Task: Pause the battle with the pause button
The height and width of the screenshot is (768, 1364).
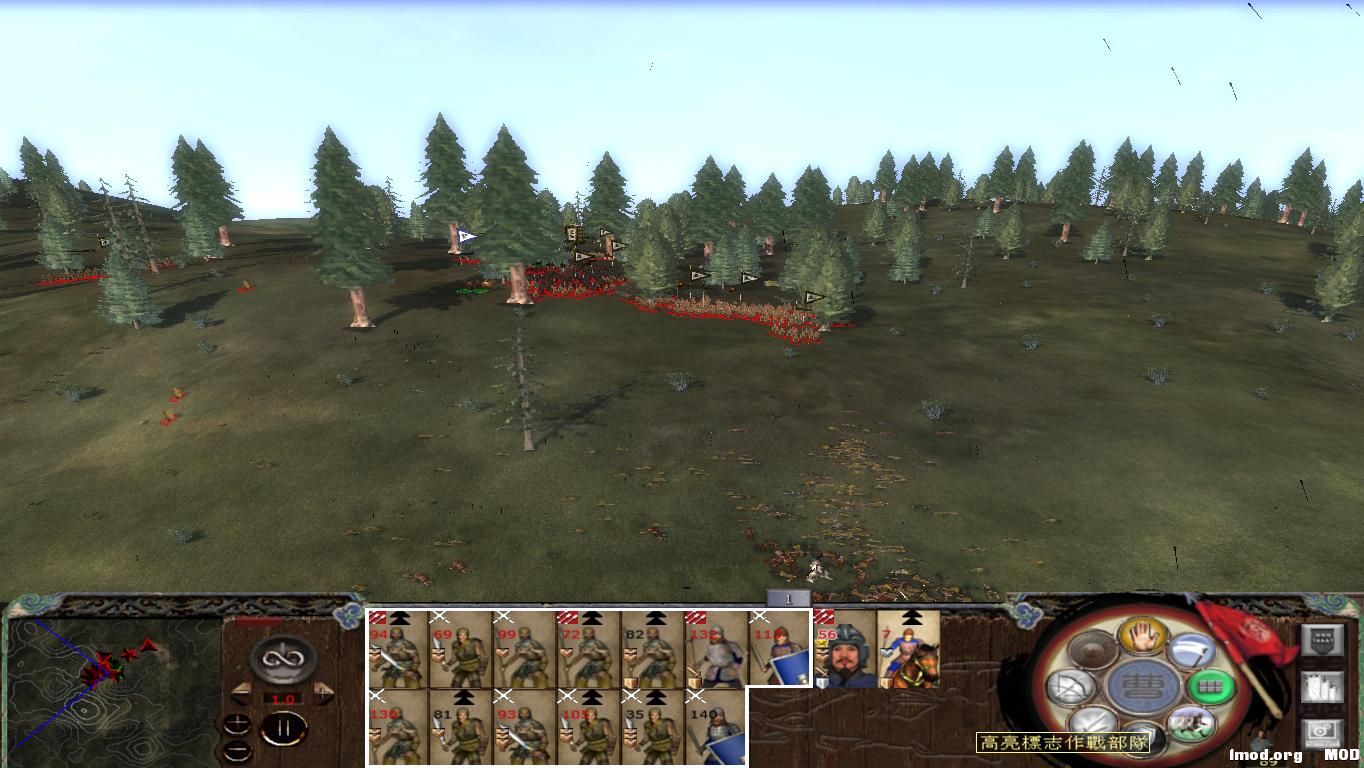Action: pos(284,727)
